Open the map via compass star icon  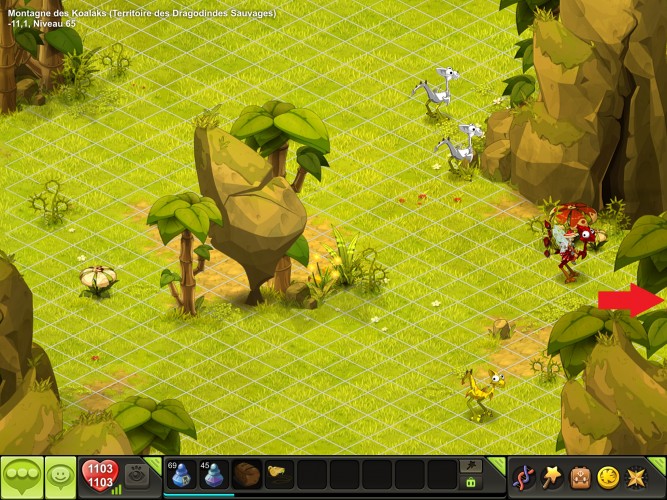(x=635, y=476)
